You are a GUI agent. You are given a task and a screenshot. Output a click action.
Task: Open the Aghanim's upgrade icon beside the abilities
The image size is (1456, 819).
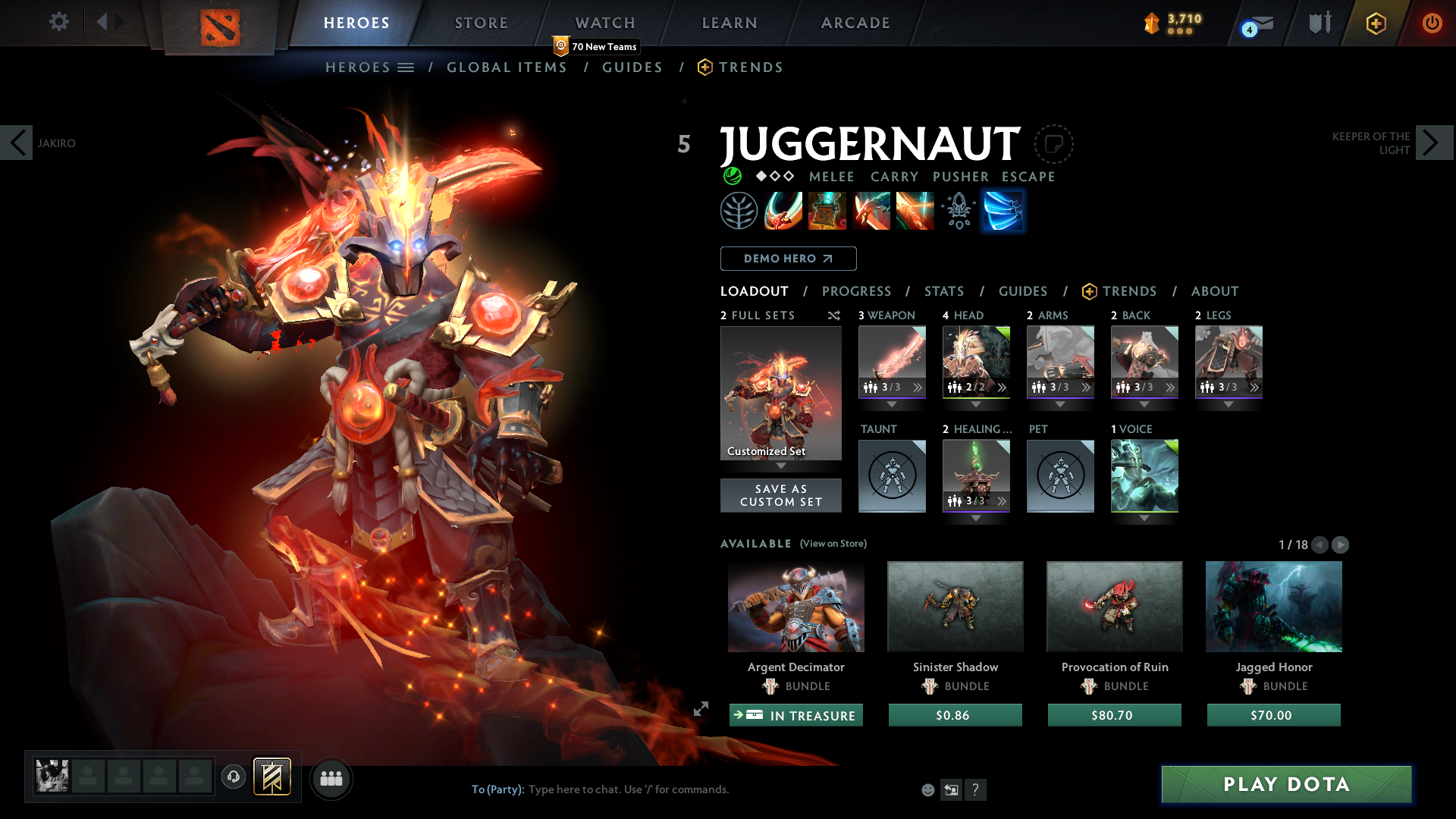click(958, 211)
